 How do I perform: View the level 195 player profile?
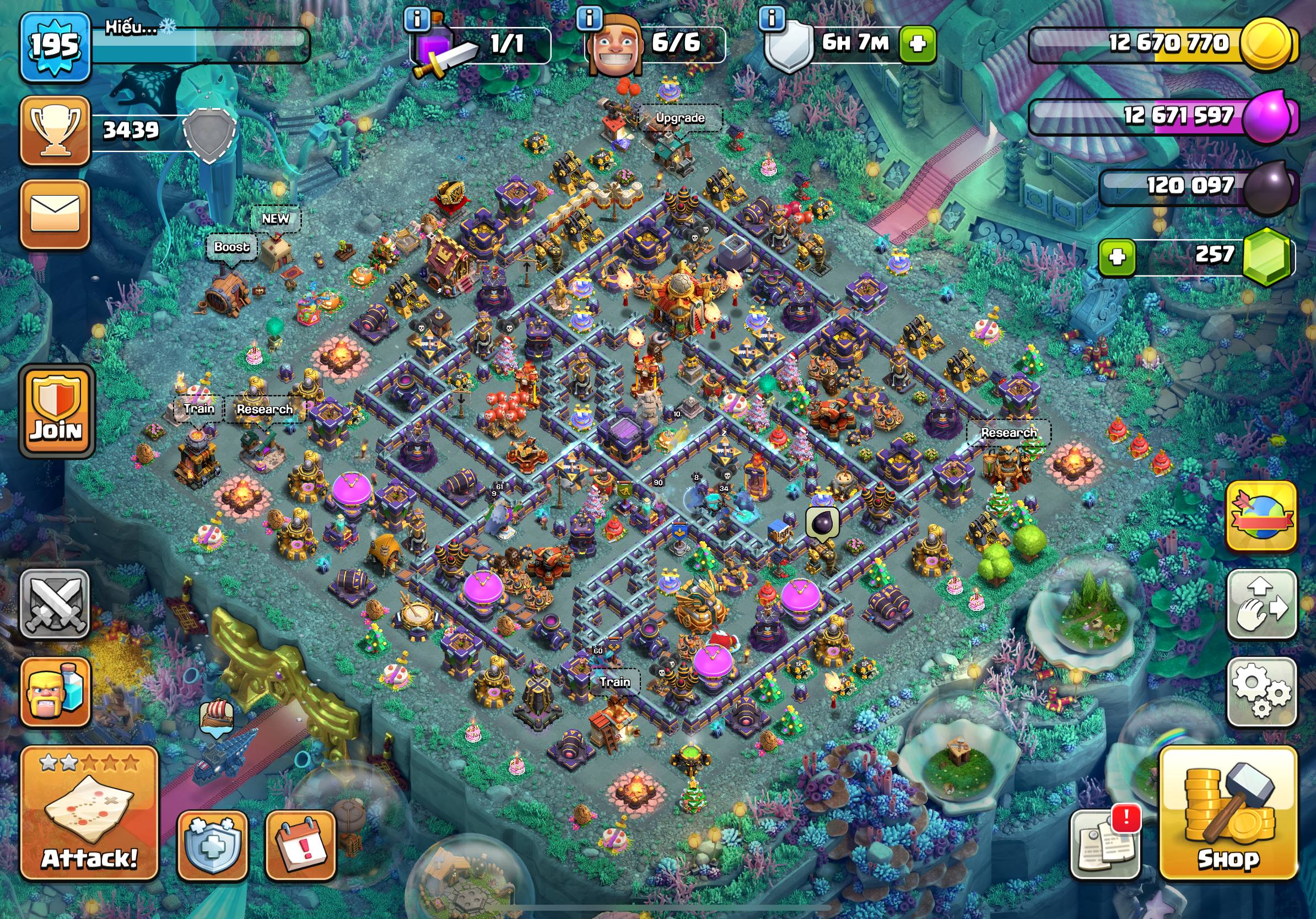tap(55, 46)
